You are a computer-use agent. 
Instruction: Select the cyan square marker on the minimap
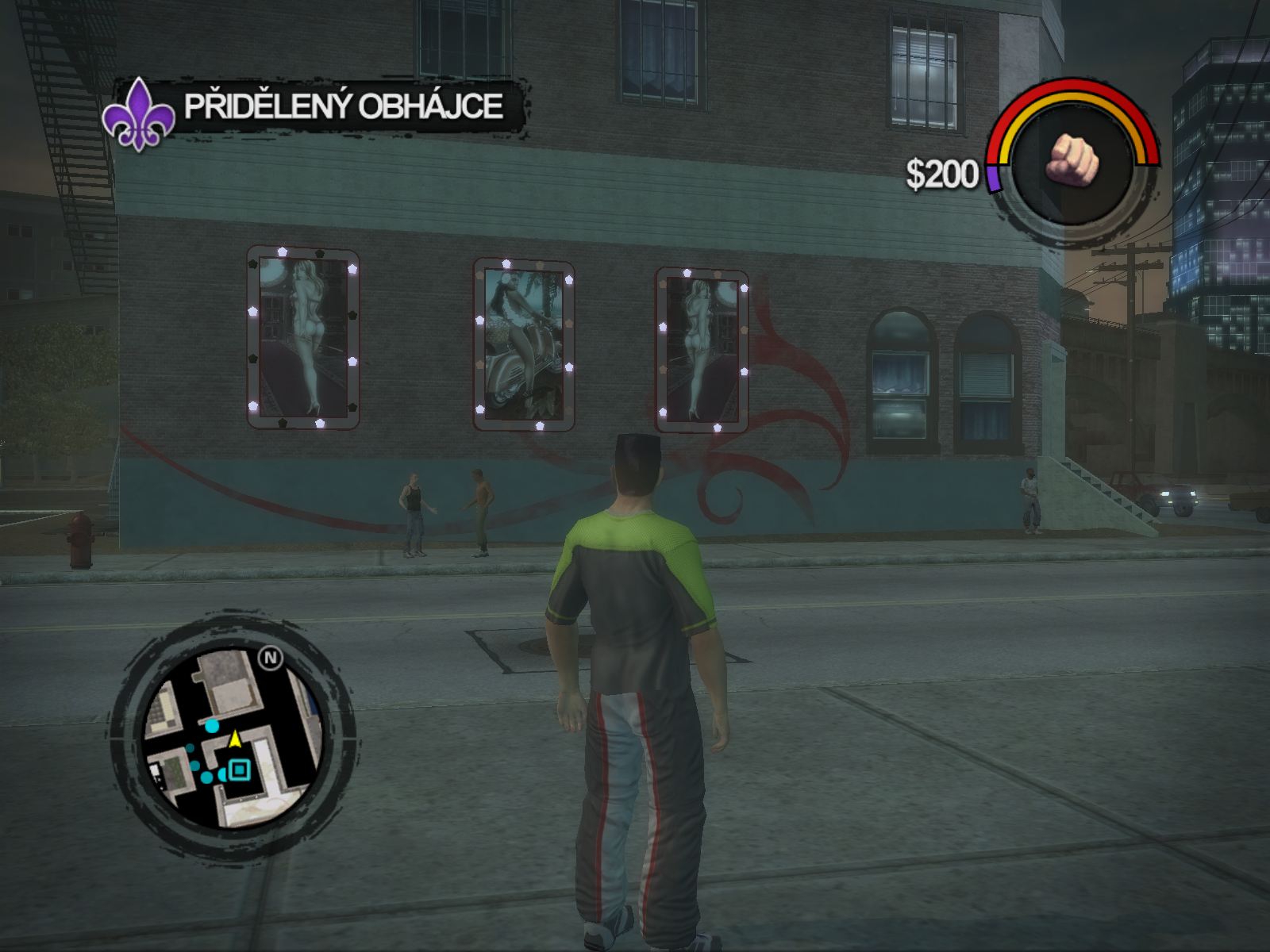coord(238,770)
